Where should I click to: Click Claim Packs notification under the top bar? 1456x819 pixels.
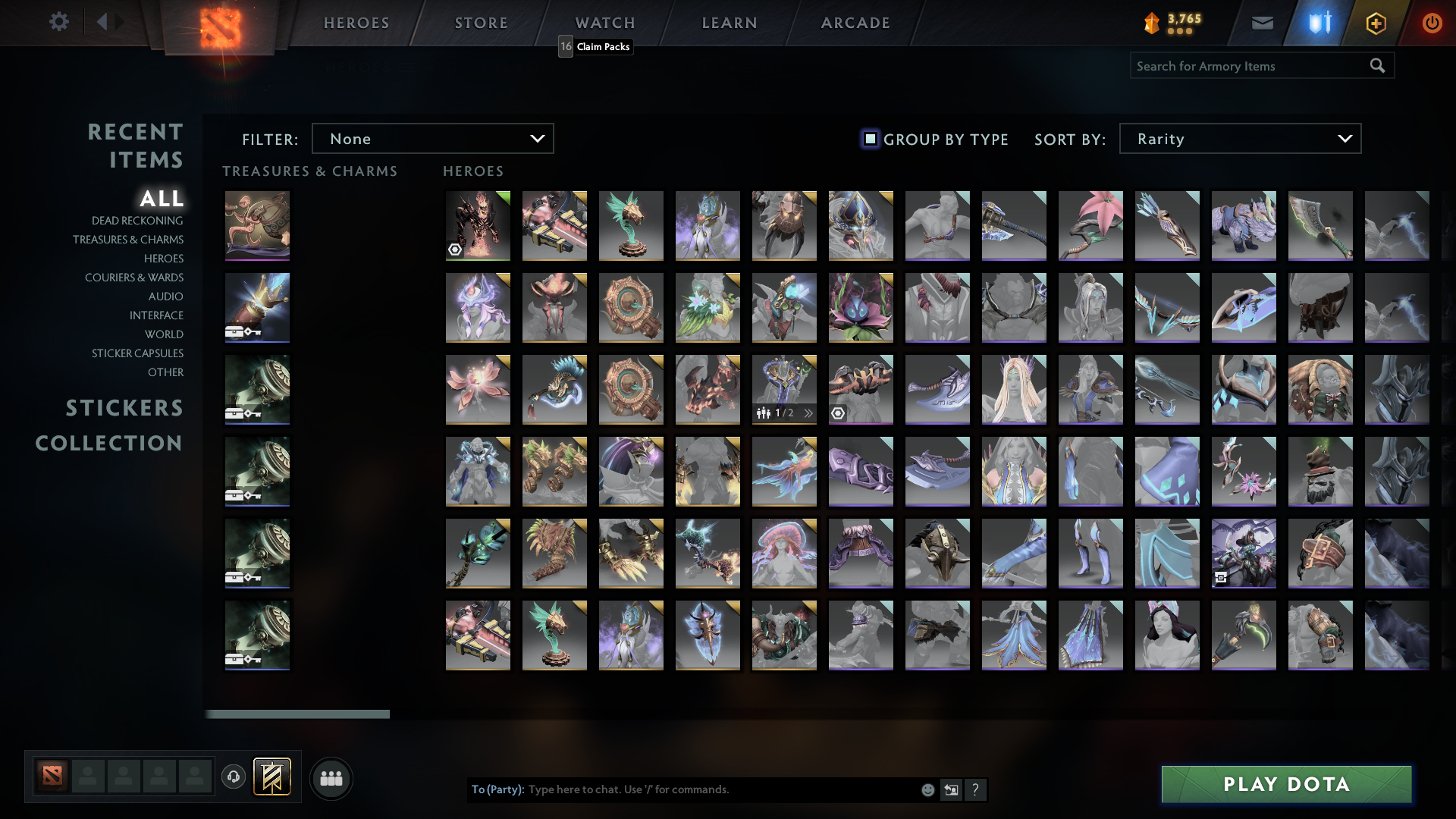[601, 46]
